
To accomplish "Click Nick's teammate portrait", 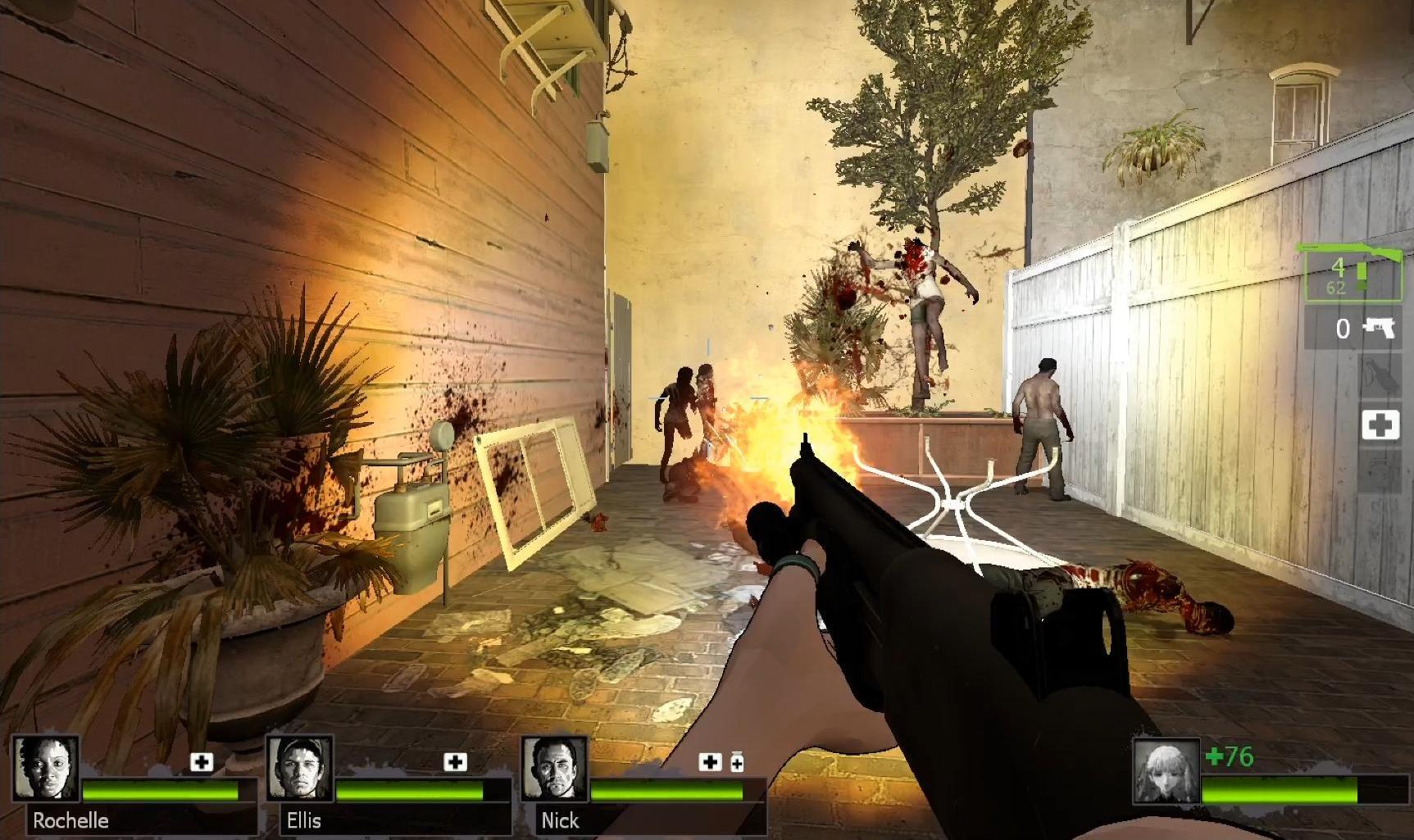I will coord(555,768).
